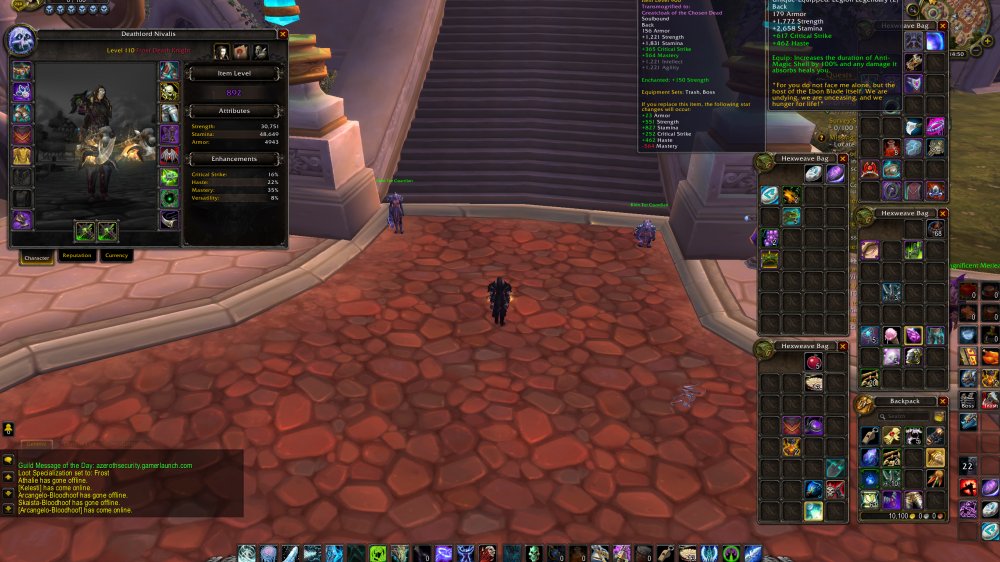1000x562 pixels.
Task: Click the Backpack sort bags button
Action: coord(940,416)
